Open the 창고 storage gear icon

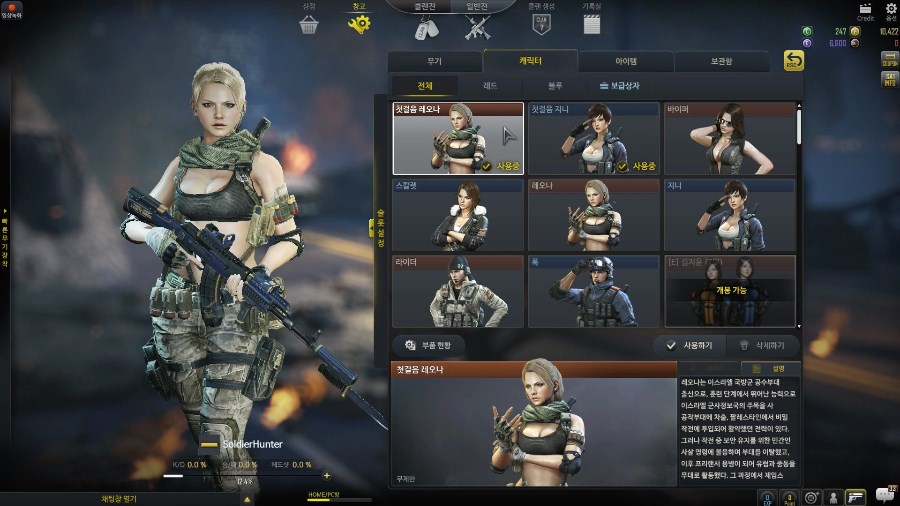pos(359,22)
